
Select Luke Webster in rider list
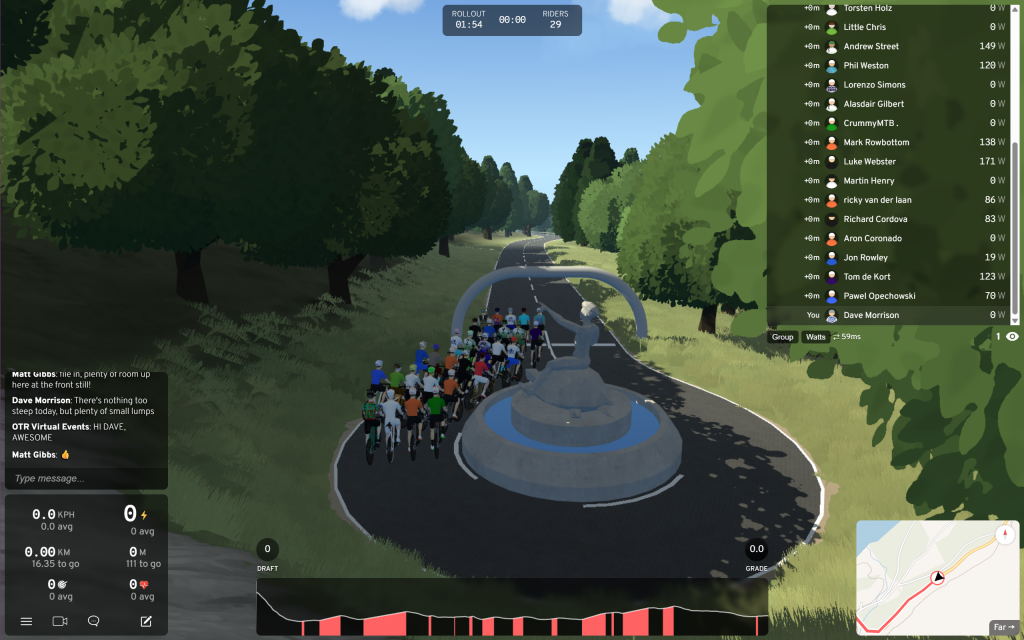click(890, 161)
